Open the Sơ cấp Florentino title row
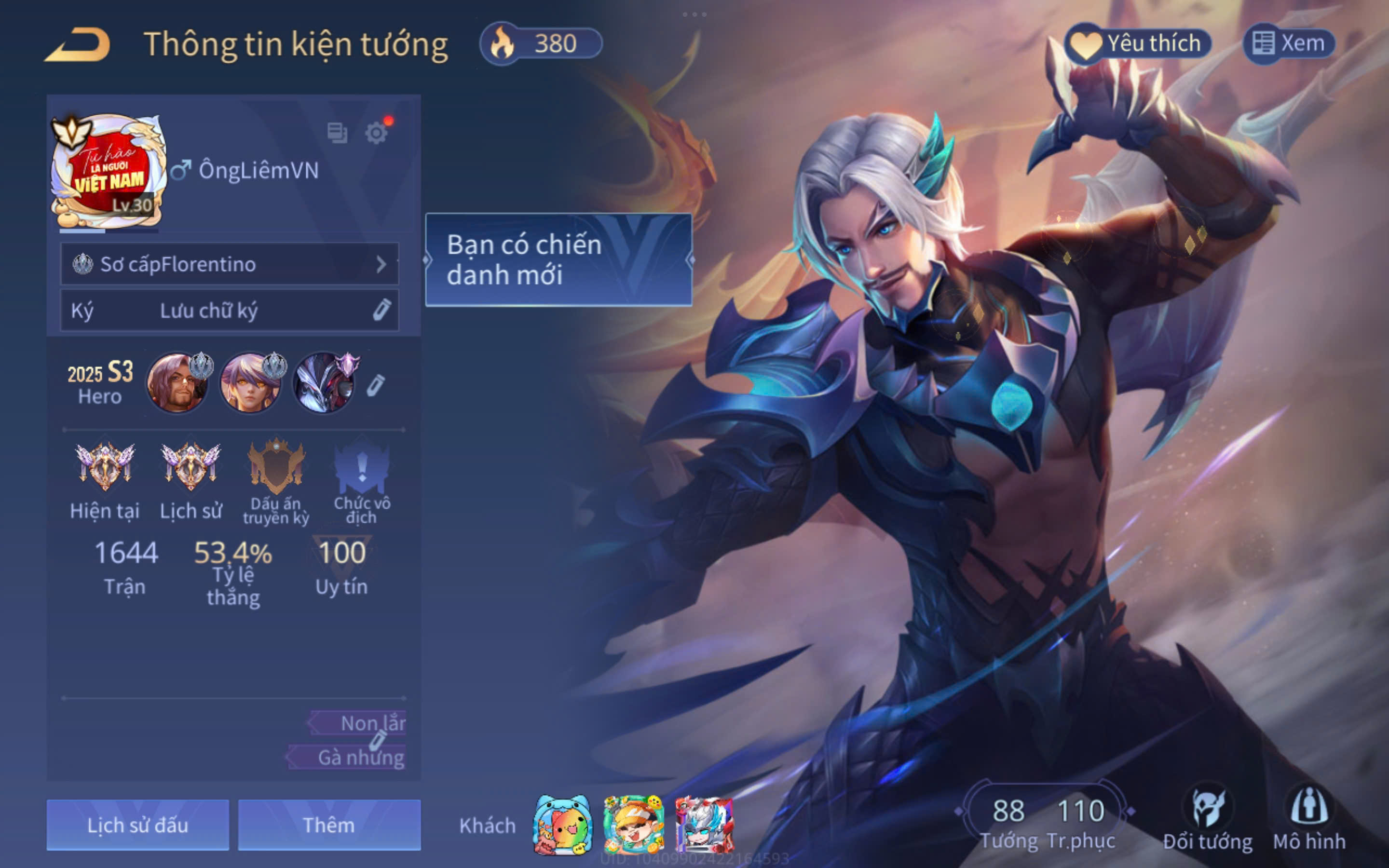The width and height of the screenshot is (1389, 868). (229, 264)
